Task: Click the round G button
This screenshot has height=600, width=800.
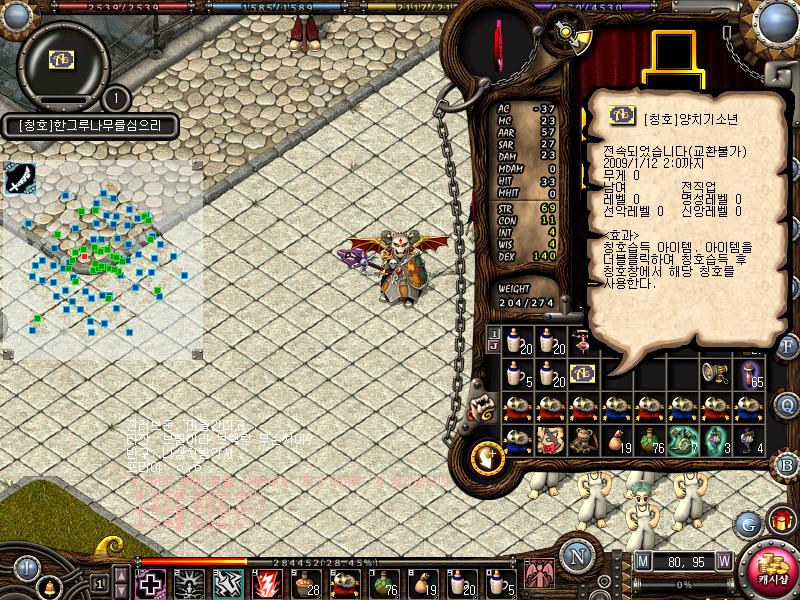Action: click(748, 522)
